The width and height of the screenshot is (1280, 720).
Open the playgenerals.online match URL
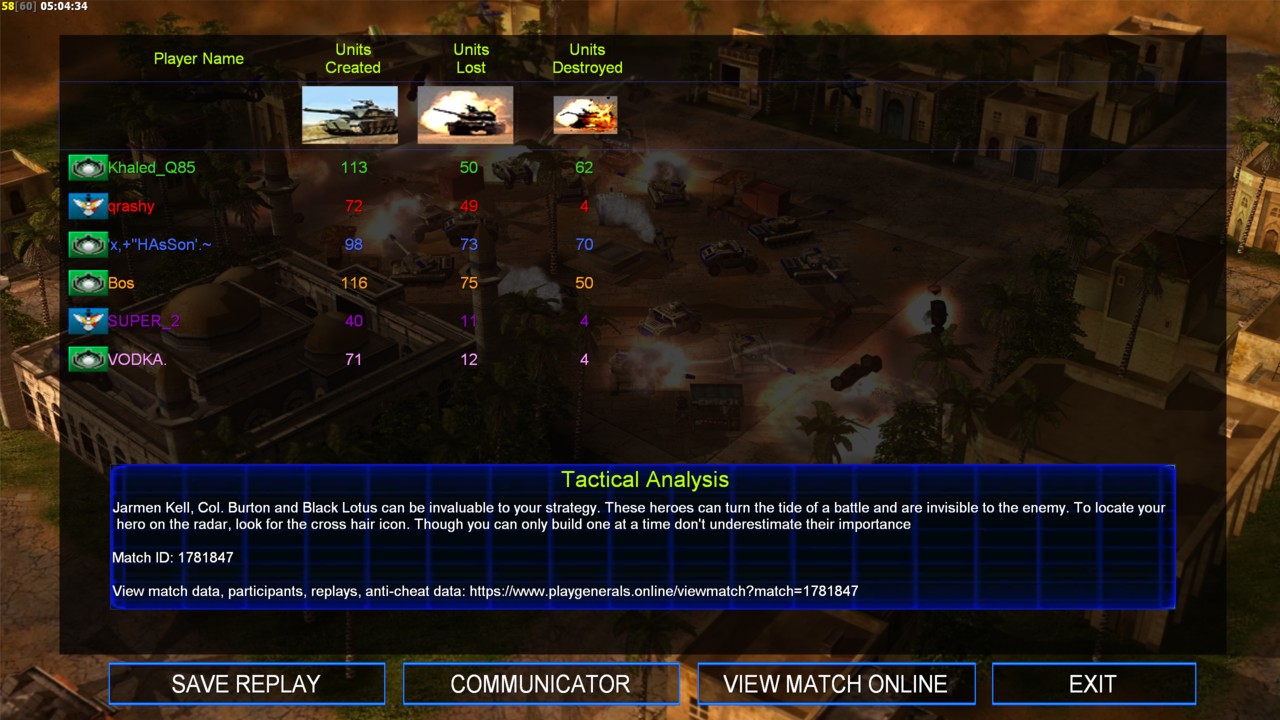[663, 591]
